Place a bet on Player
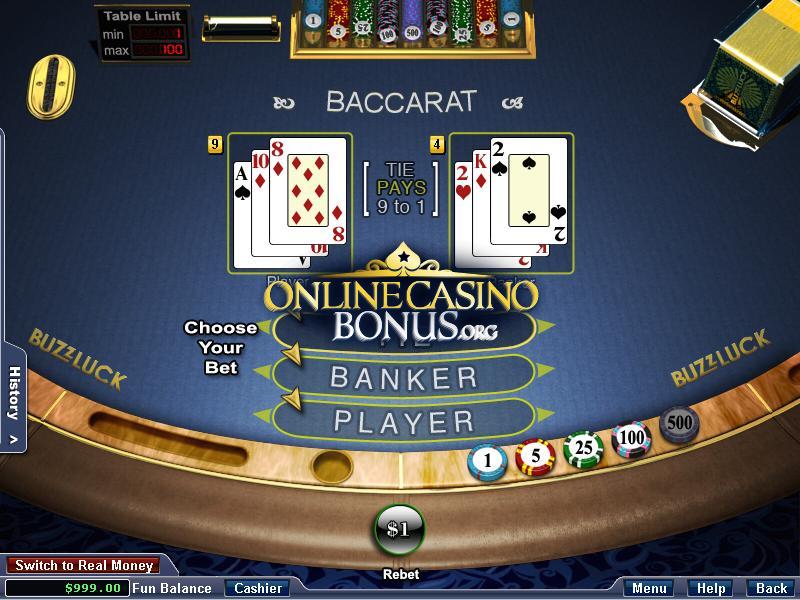This screenshot has height=600, width=800. pos(404,420)
